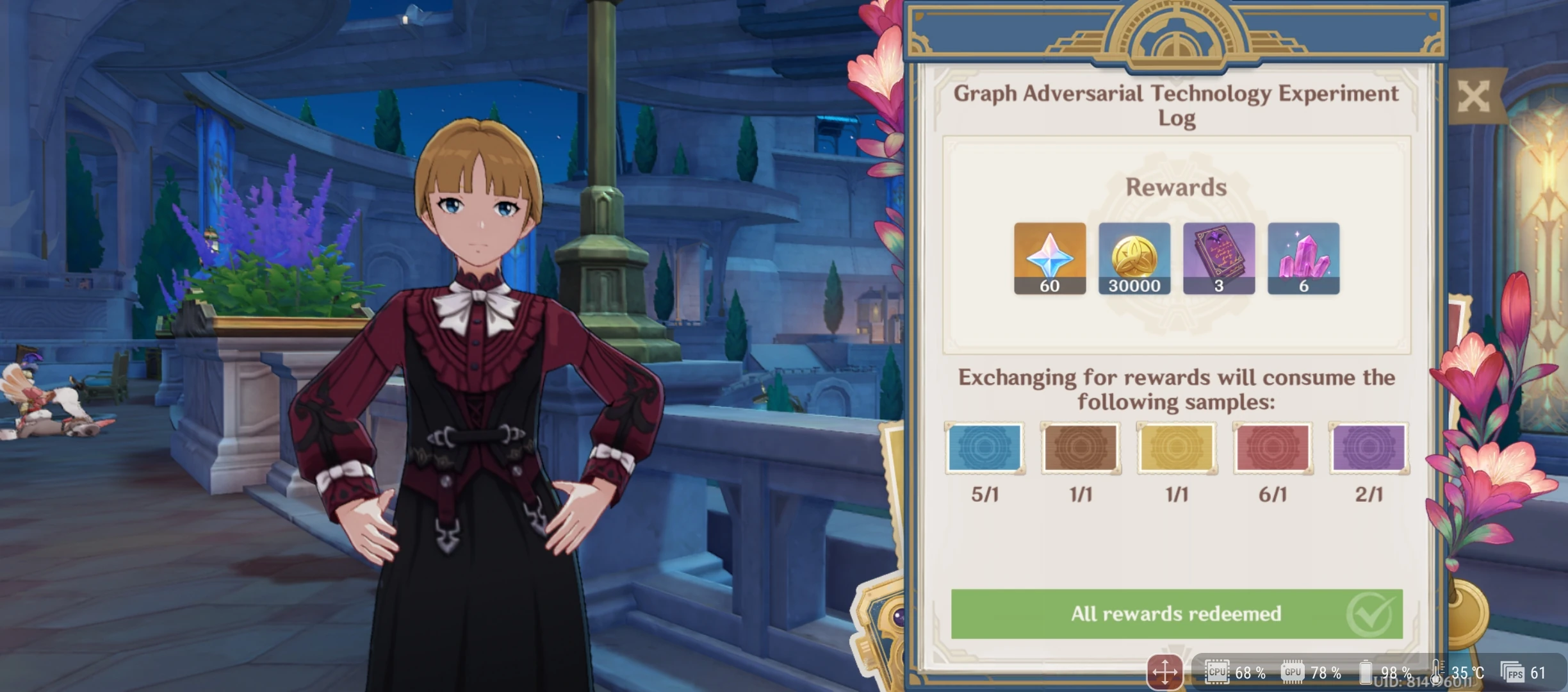Open the Graph Adversarial Technology Experiment Log title
Image resolution: width=1568 pixels, height=692 pixels.
[1176, 104]
